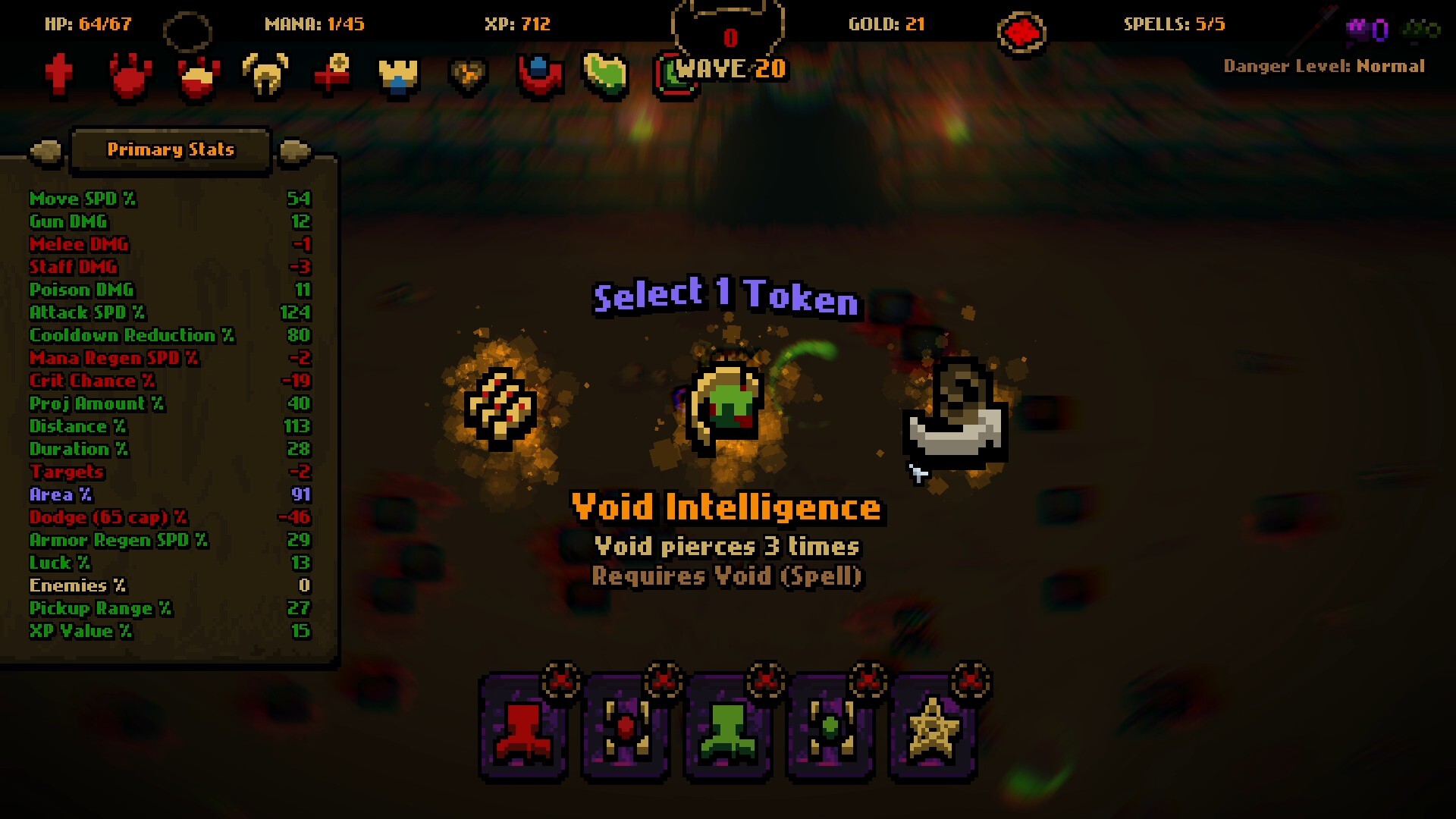
Task: Click the Danger Level: Normal label
Action: [1324, 67]
